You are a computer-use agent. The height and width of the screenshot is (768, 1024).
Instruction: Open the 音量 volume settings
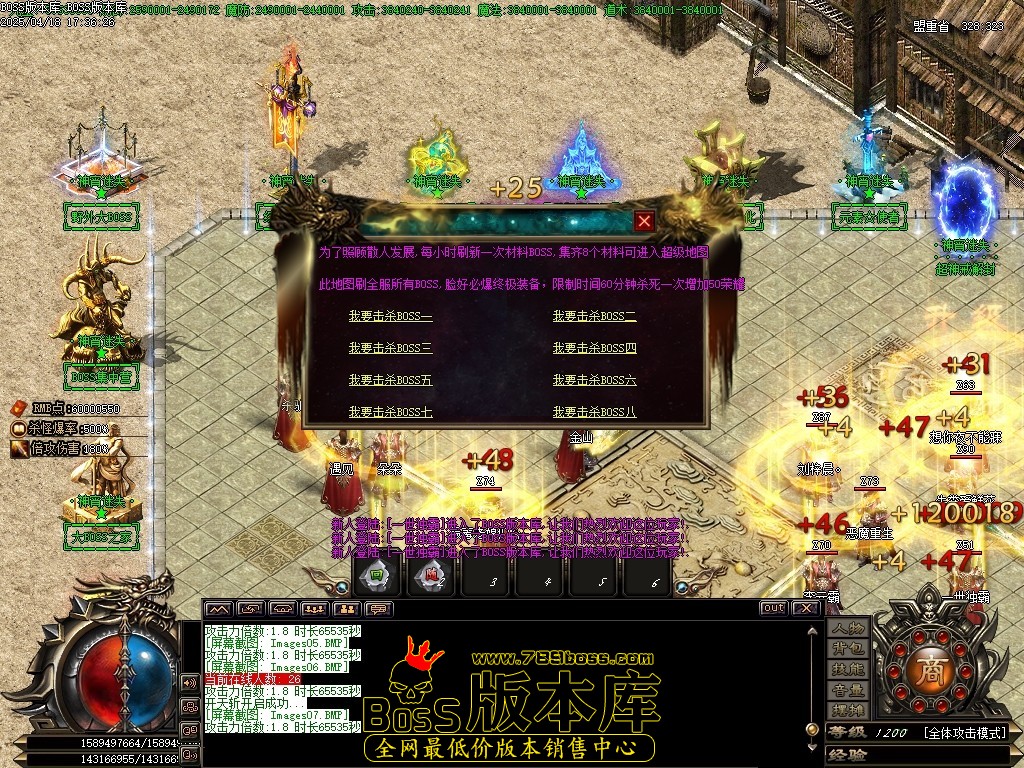coord(848,690)
